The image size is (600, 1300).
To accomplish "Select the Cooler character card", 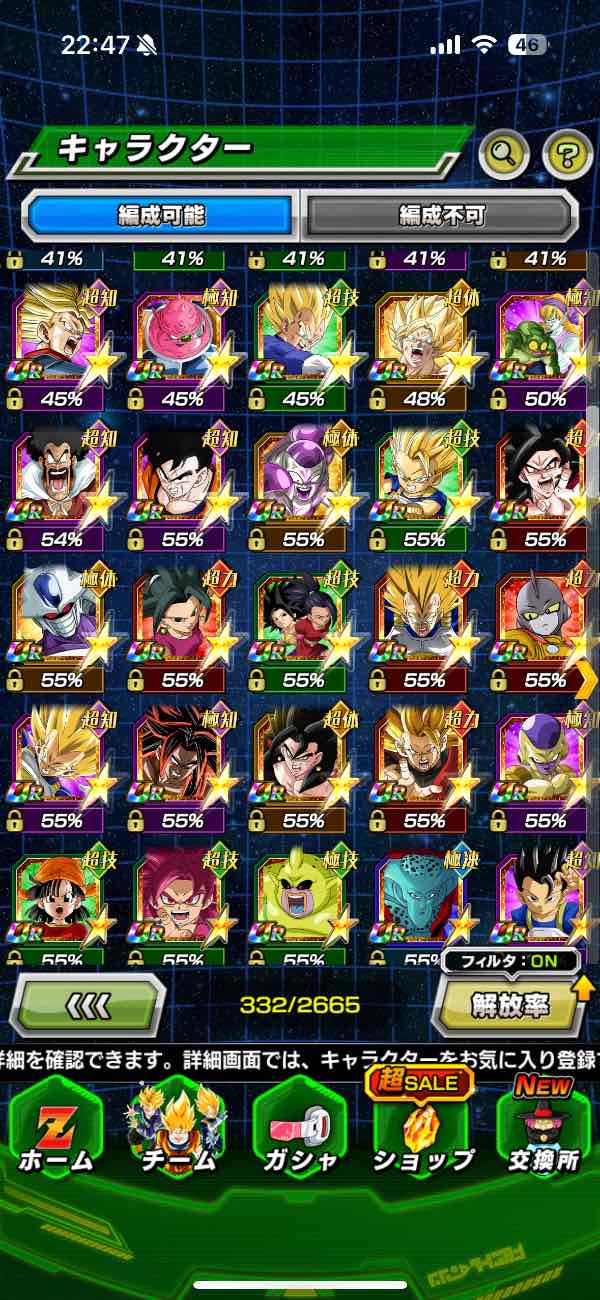I will tap(58, 621).
